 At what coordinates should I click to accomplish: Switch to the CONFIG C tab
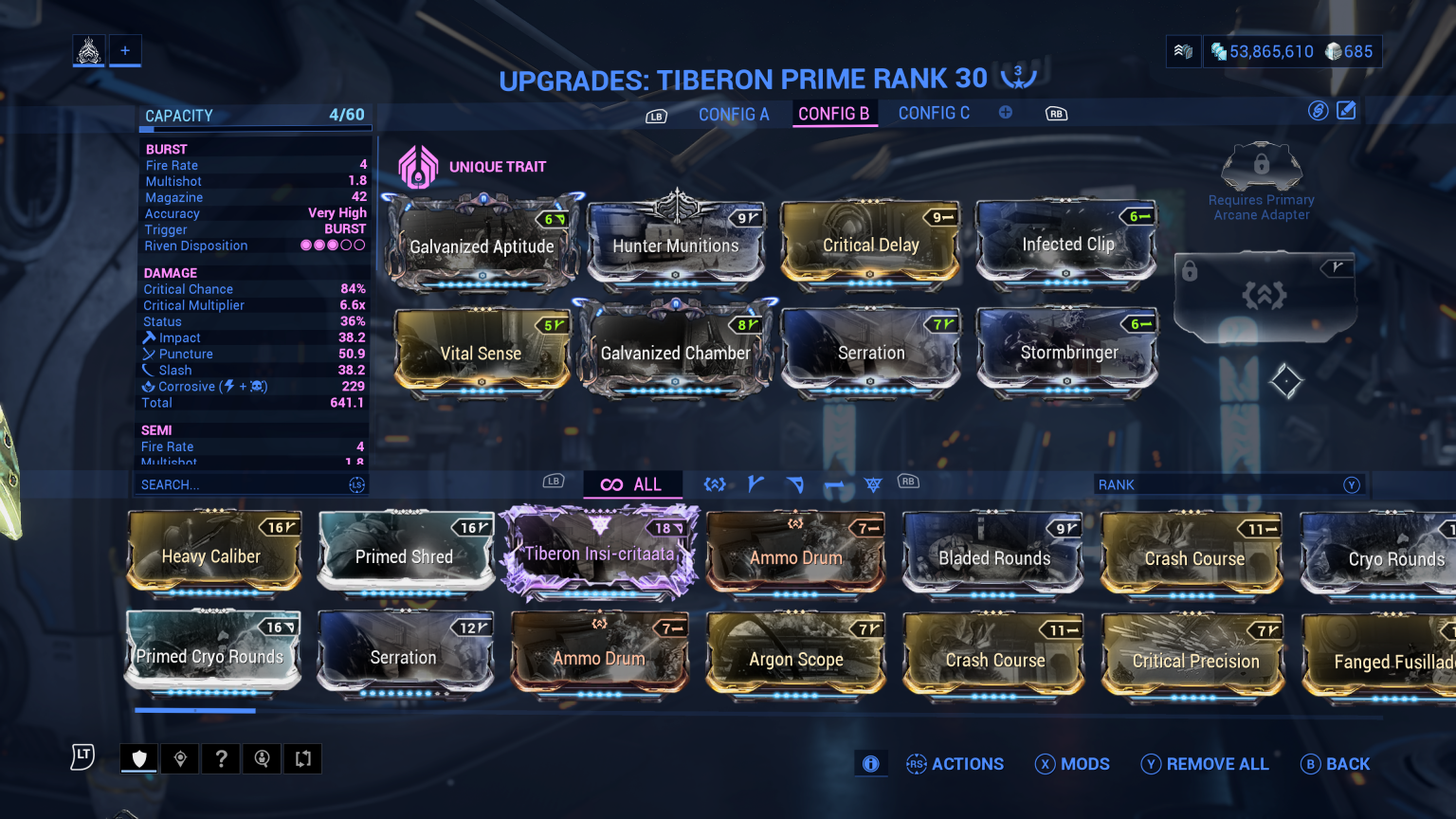tap(934, 113)
